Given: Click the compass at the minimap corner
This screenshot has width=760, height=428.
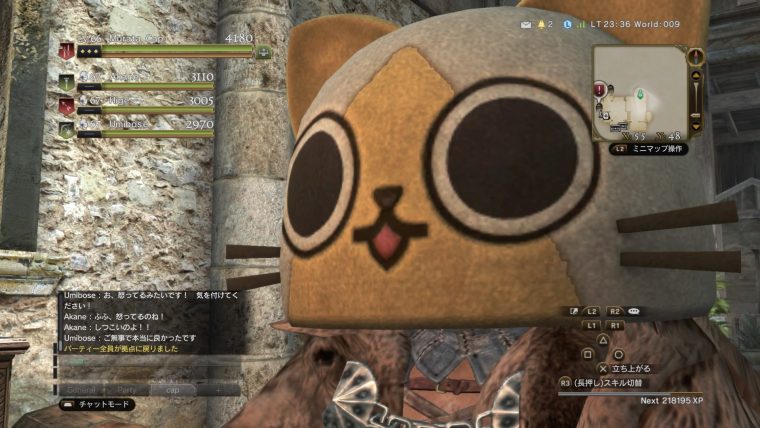Looking at the screenshot, I should (x=696, y=55).
